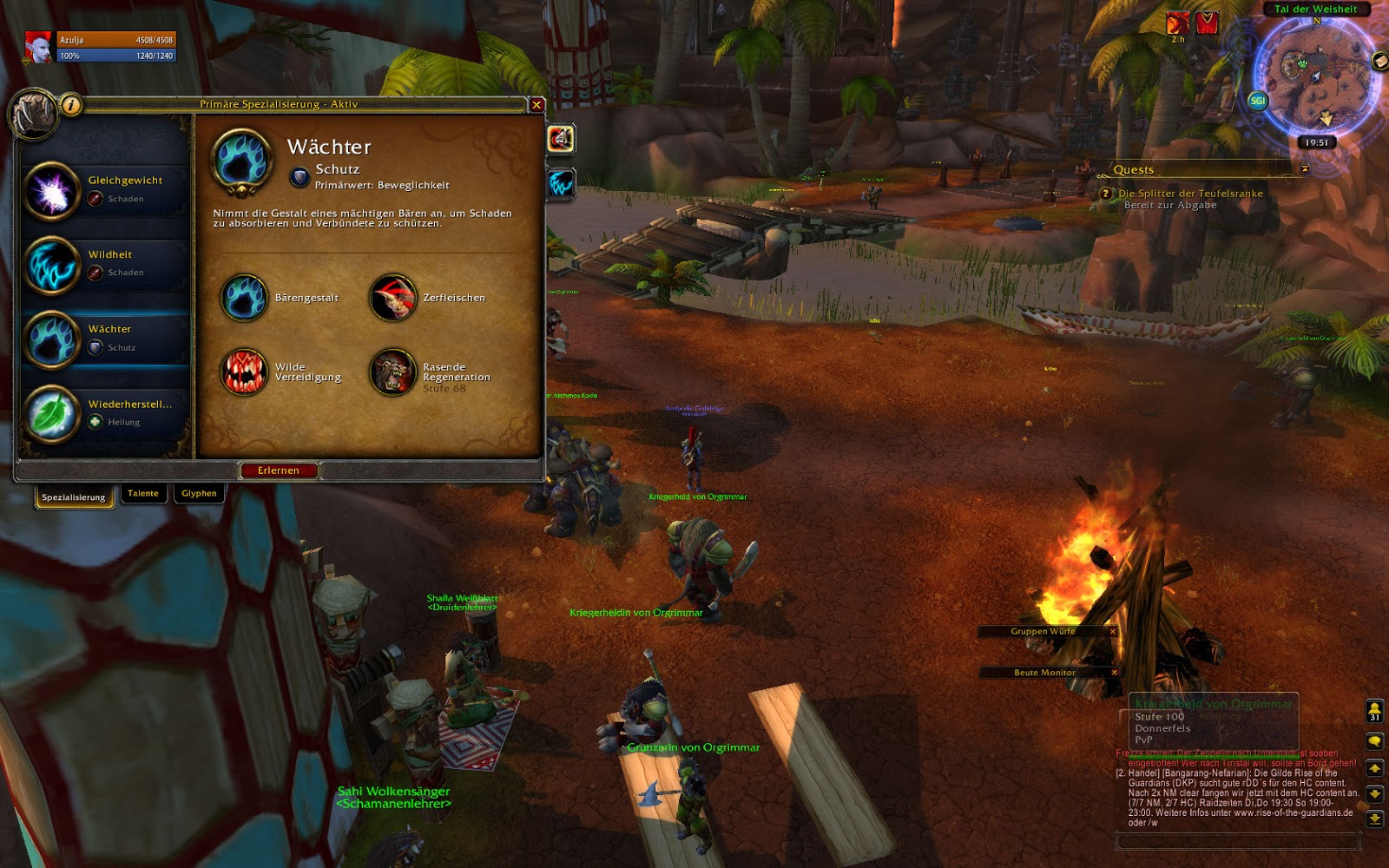Click the Erlernen button
The image size is (1389, 868).
[279, 470]
